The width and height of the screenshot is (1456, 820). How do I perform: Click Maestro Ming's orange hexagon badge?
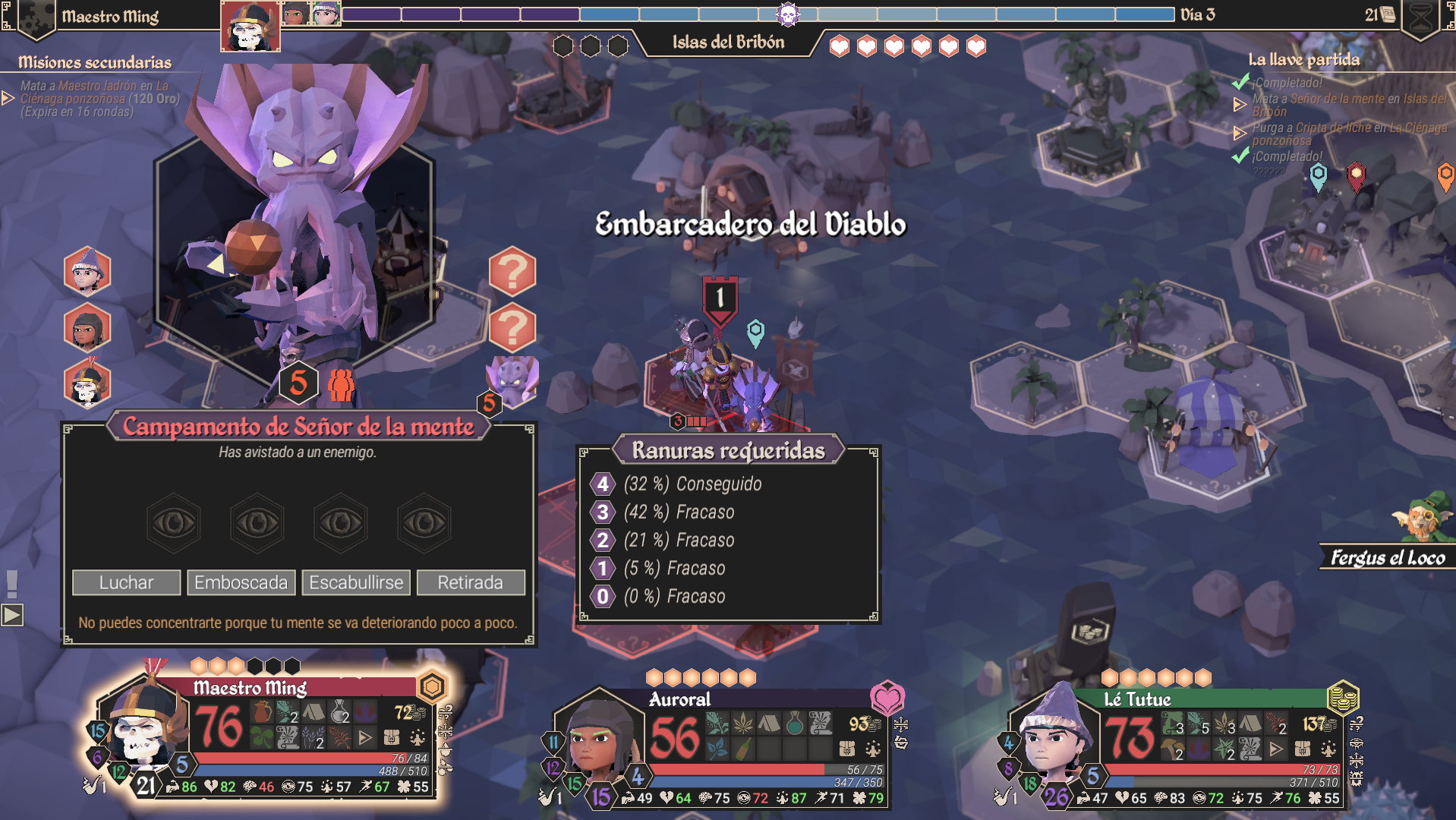[x=432, y=686]
